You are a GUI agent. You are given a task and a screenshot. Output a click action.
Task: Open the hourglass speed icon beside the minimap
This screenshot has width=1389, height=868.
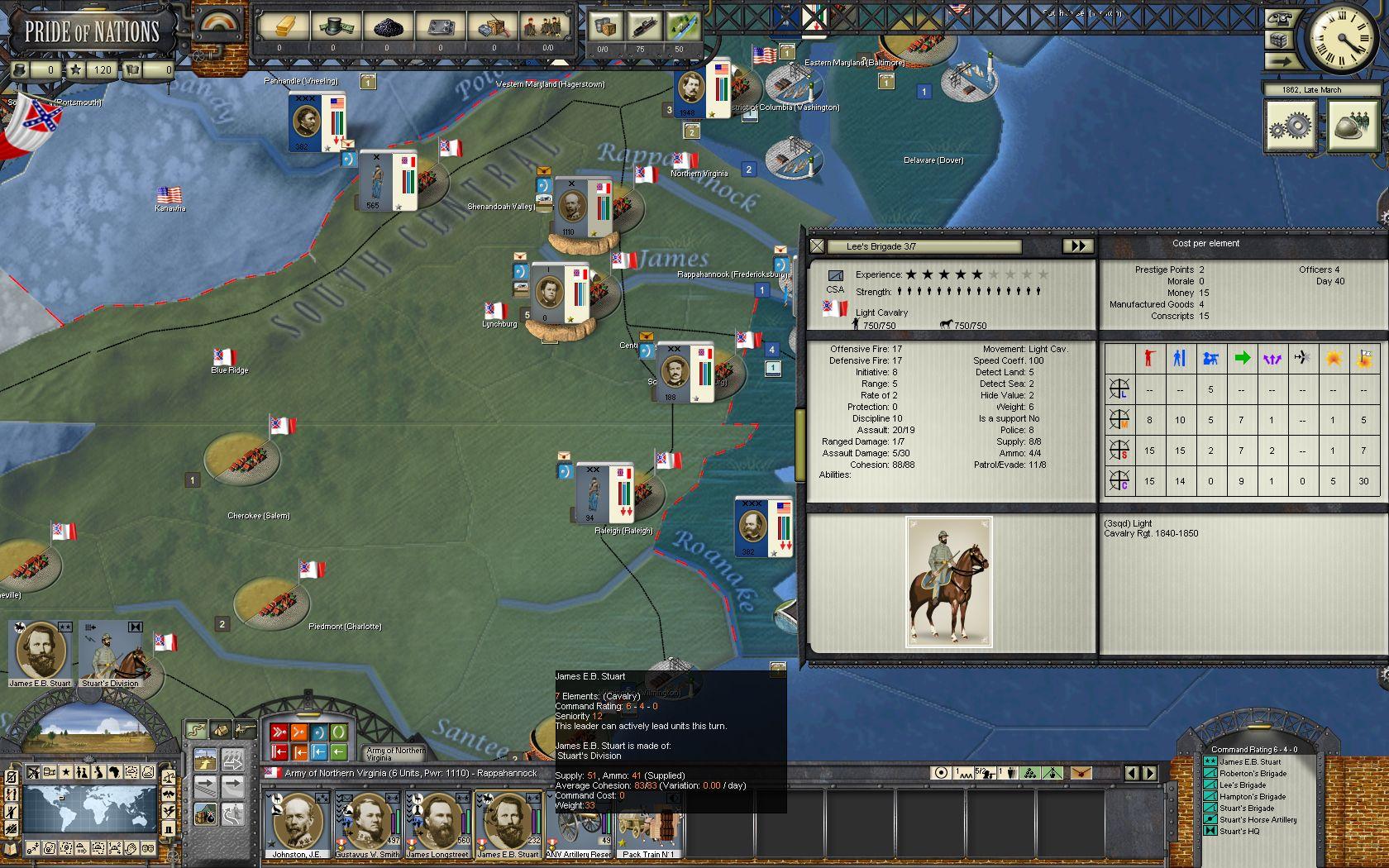tap(169, 830)
